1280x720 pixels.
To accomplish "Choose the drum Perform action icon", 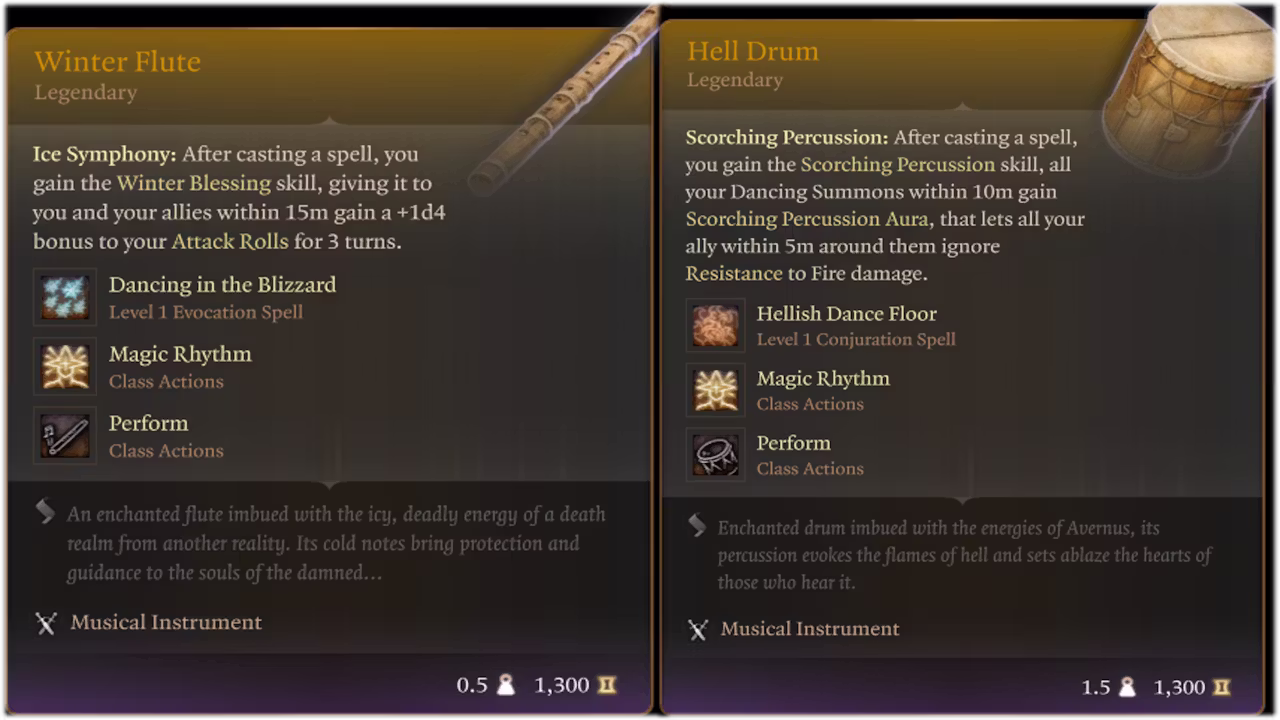I will (x=715, y=454).
